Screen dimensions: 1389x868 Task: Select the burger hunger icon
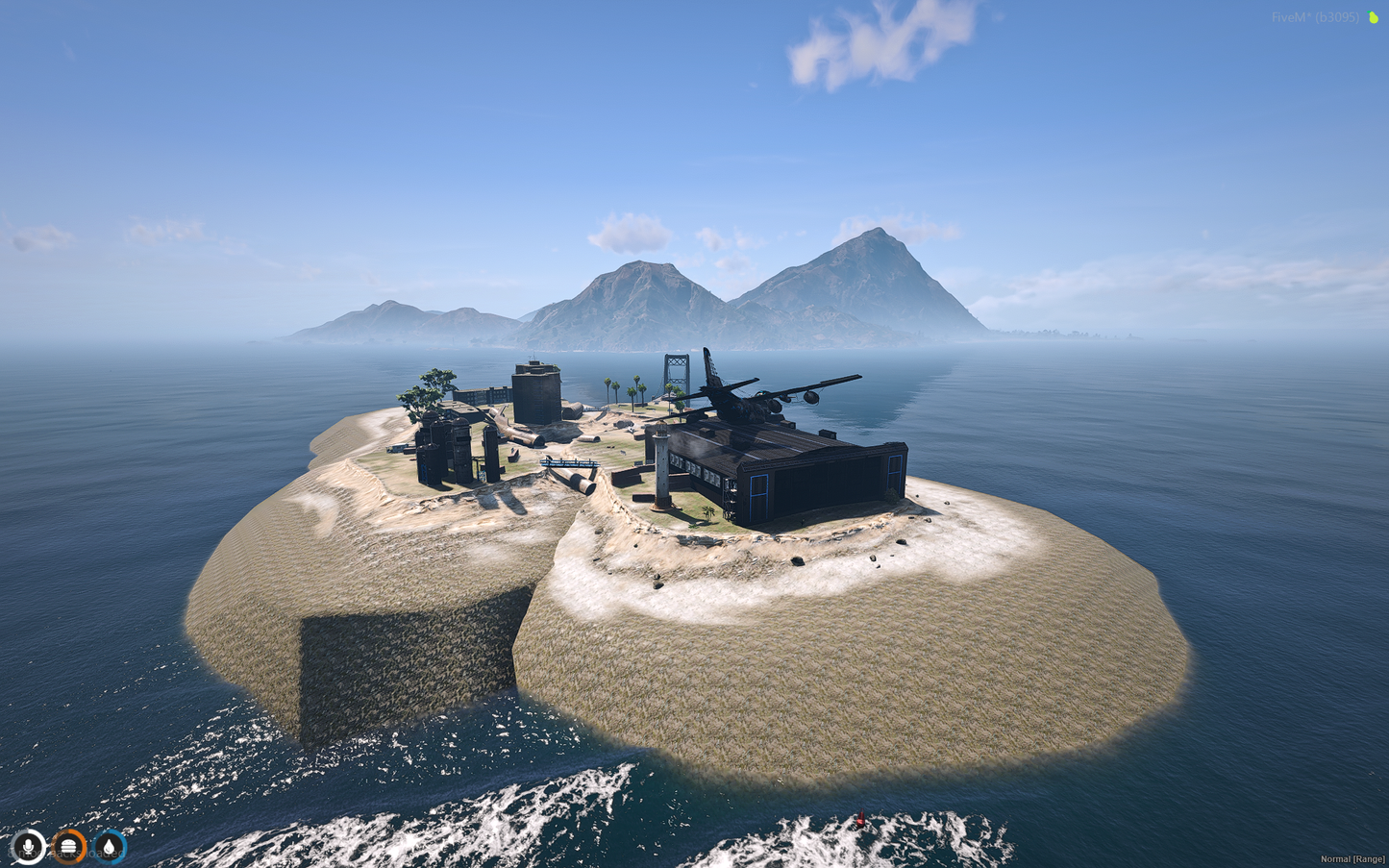[68, 847]
